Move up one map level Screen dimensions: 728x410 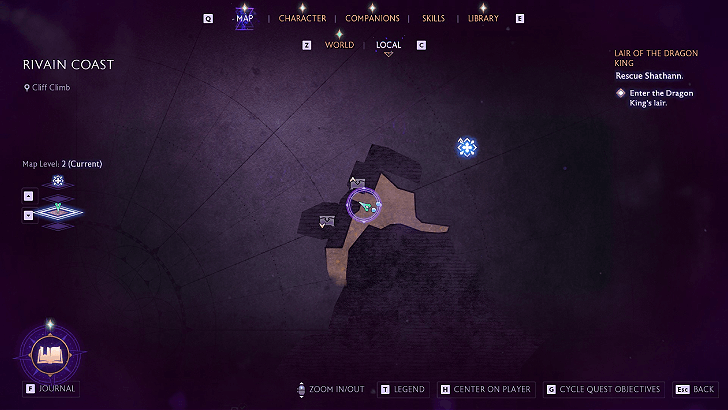(28, 196)
